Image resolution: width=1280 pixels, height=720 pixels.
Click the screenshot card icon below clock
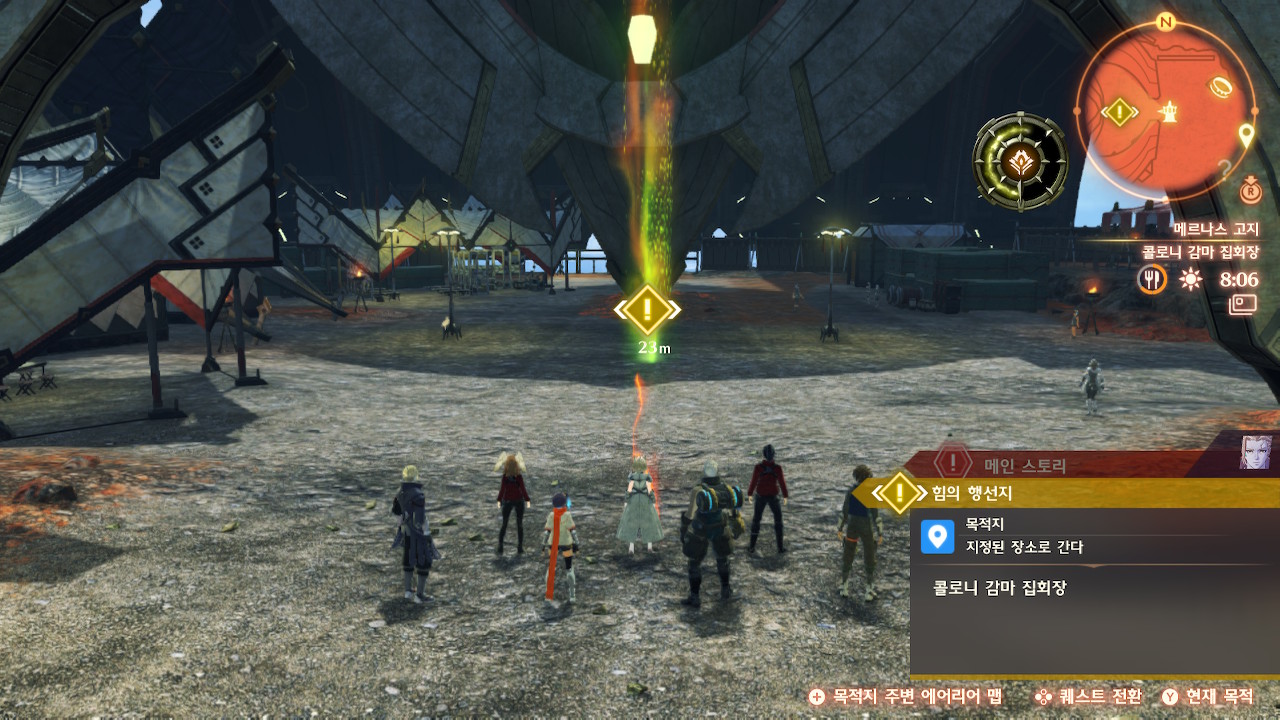click(x=1244, y=304)
